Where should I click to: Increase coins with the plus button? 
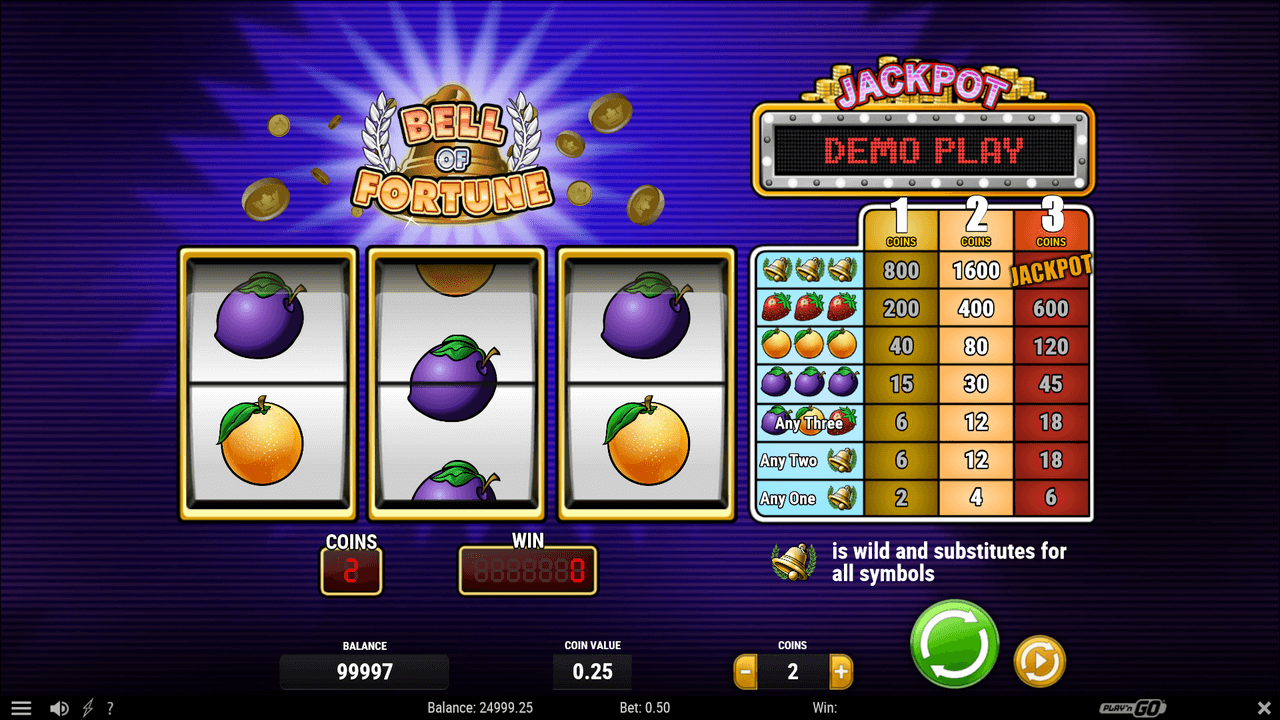841,672
